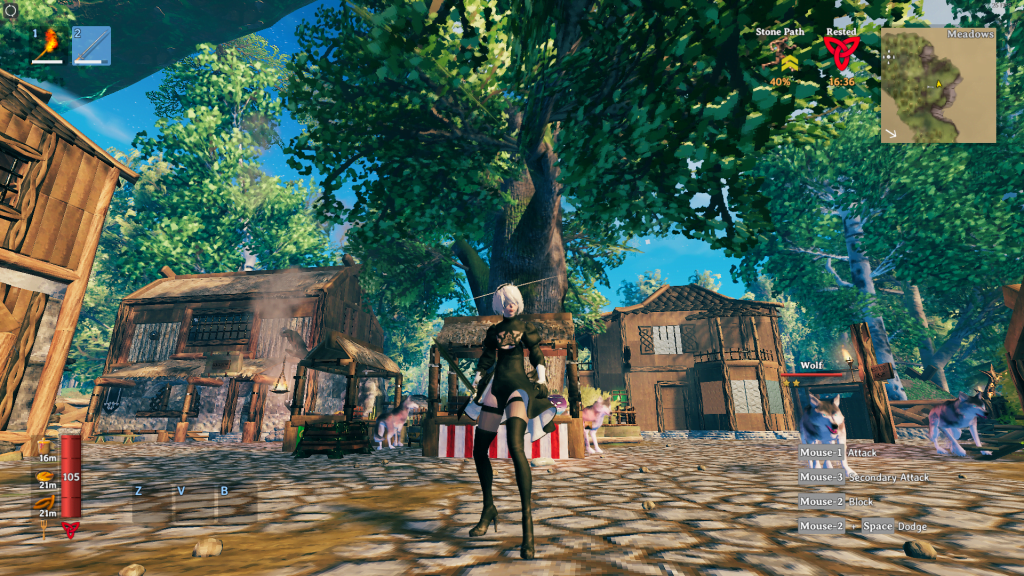This screenshot has width=1024, height=576.
Task: Open the Meadows minimap
Action: point(938,85)
